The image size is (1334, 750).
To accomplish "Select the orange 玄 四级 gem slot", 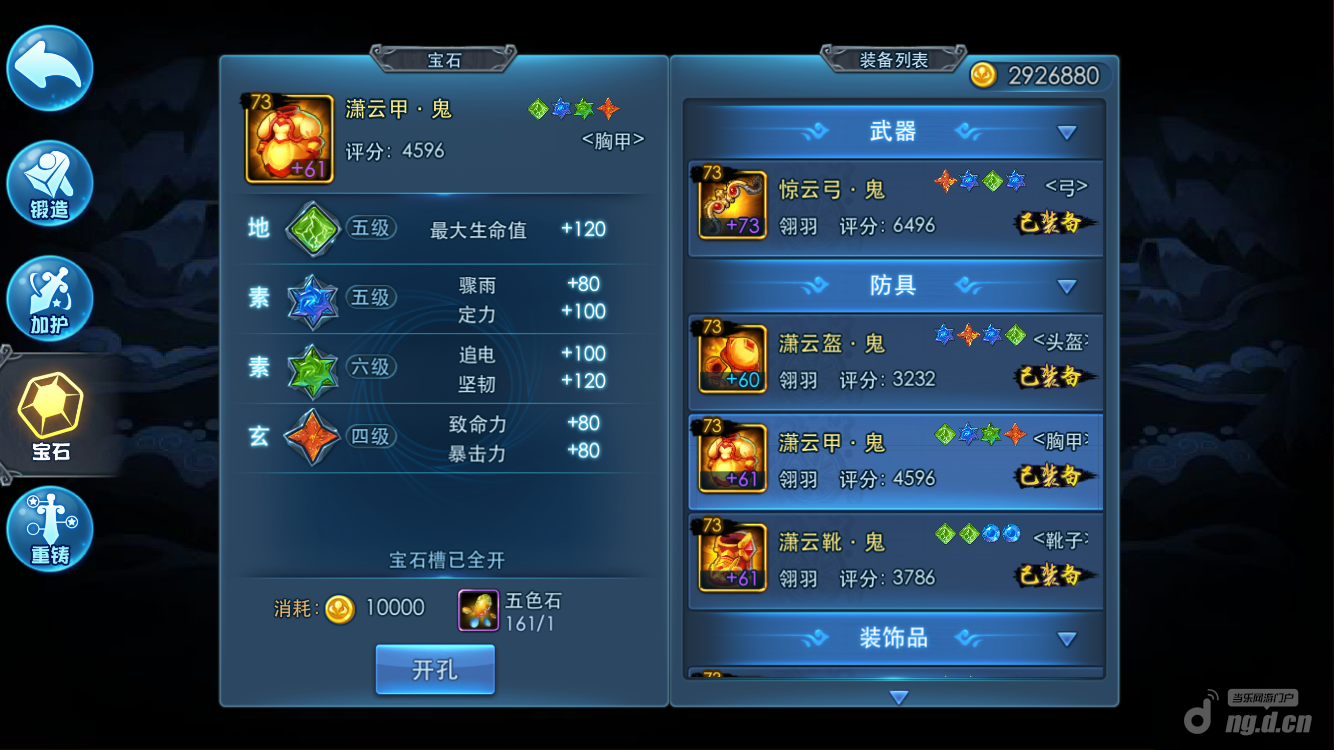I will coord(312,438).
